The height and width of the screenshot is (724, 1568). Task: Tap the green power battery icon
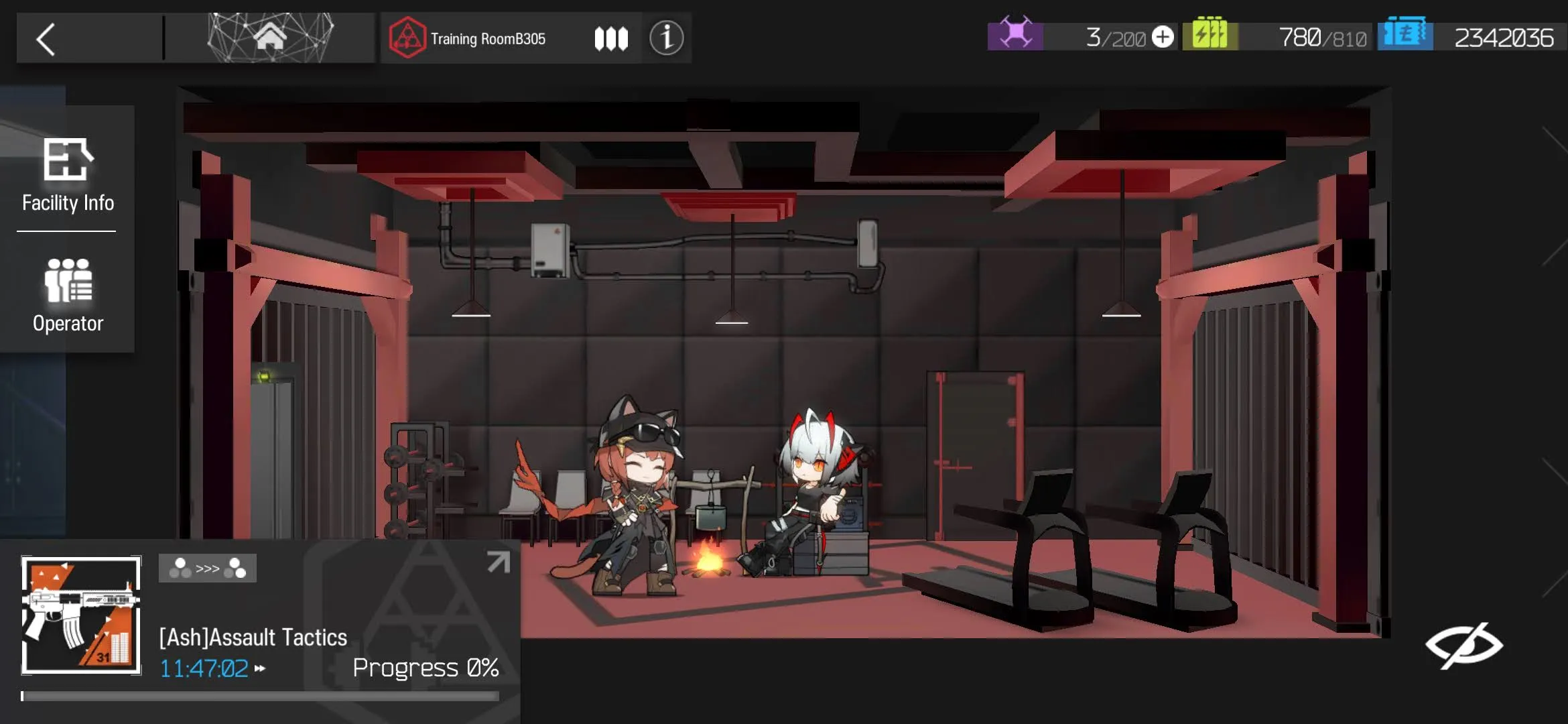tap(1210, 35)
